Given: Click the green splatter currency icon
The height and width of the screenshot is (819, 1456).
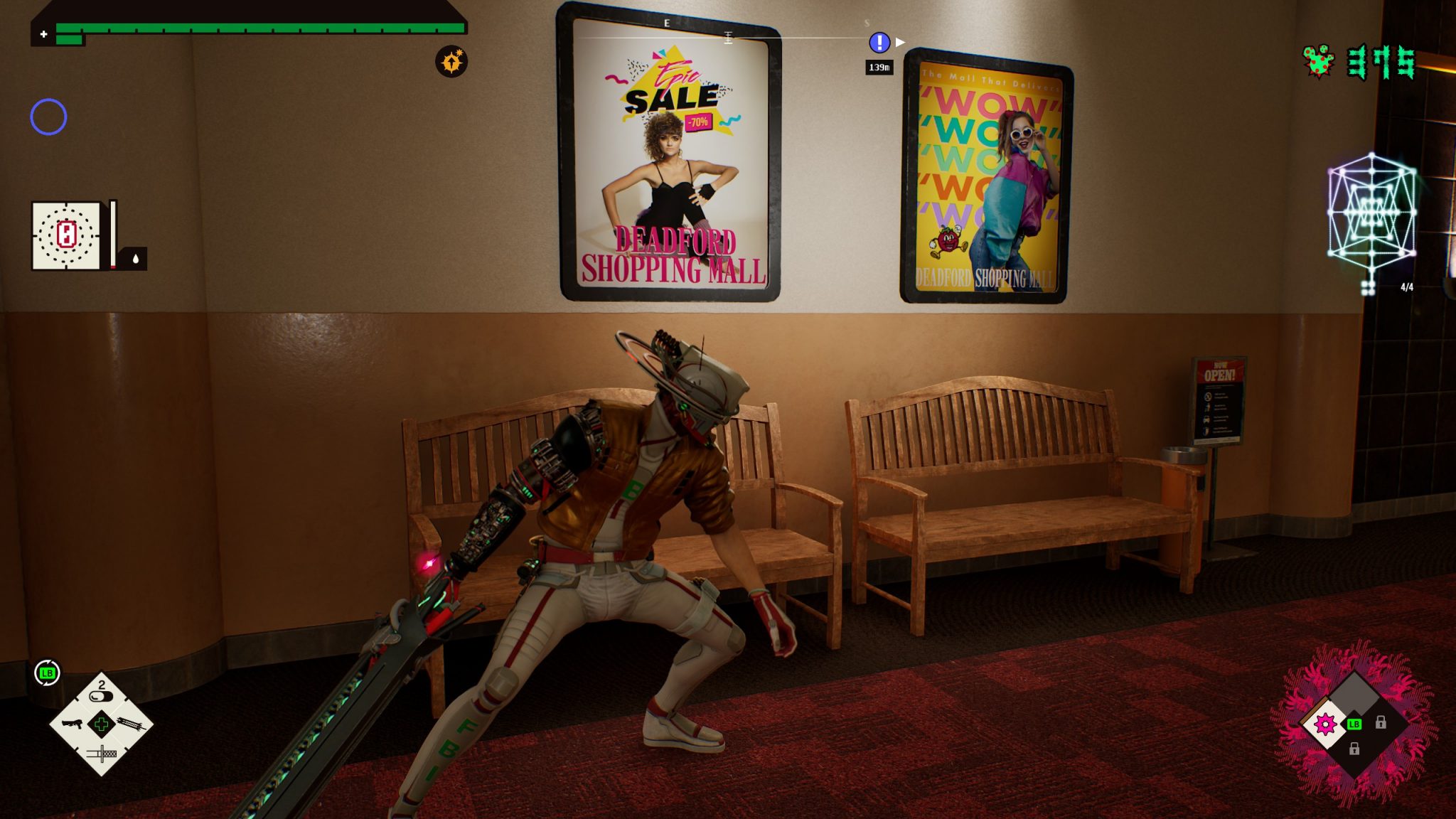Looking at the screenshot, I should [1319, 62].
